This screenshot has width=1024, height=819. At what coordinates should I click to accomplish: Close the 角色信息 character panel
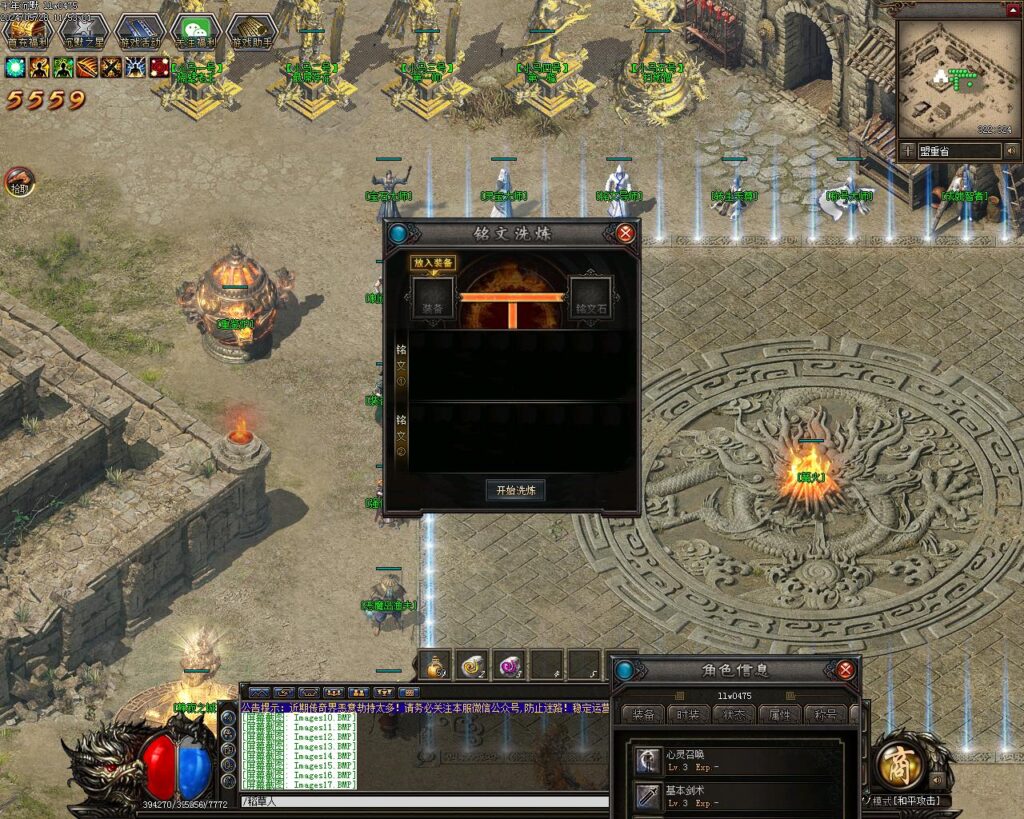(845, 670)
